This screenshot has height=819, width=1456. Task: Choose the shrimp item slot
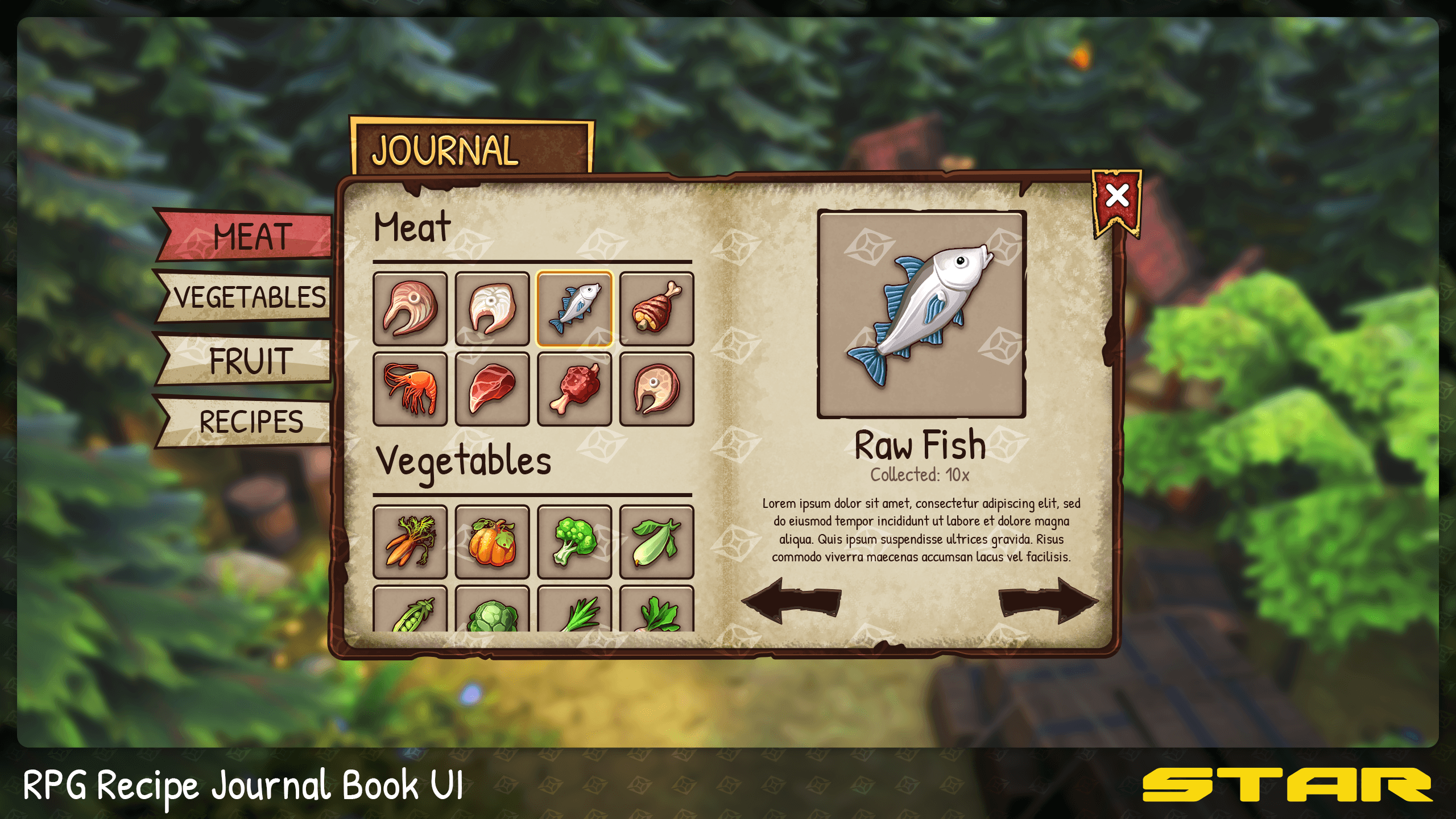tap(410, 389)
